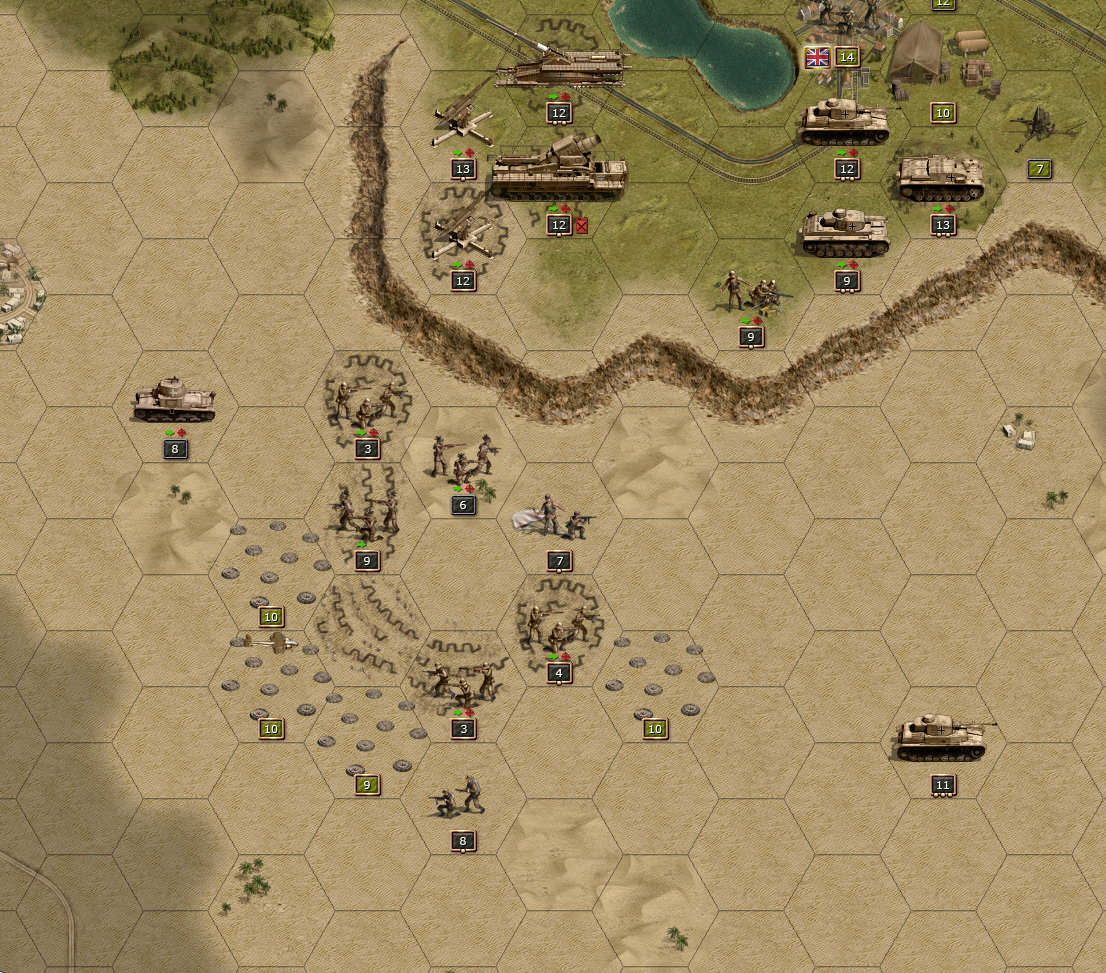Screen dimensions: 1106x973
Task: Choose the railway gun on the tracks
Action: click(561, 68)
